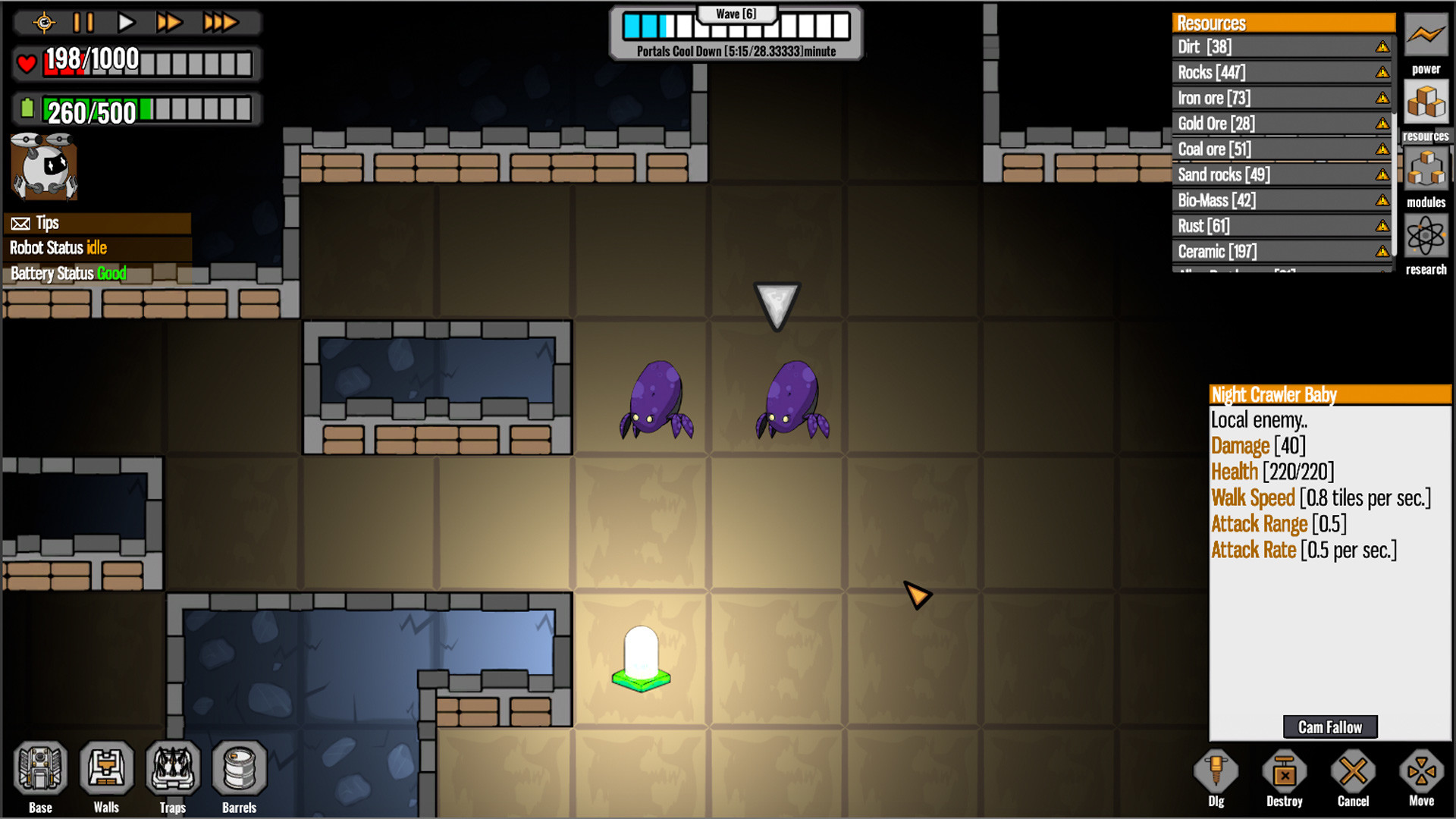Select the Barrels placement tool

[240, 770]
